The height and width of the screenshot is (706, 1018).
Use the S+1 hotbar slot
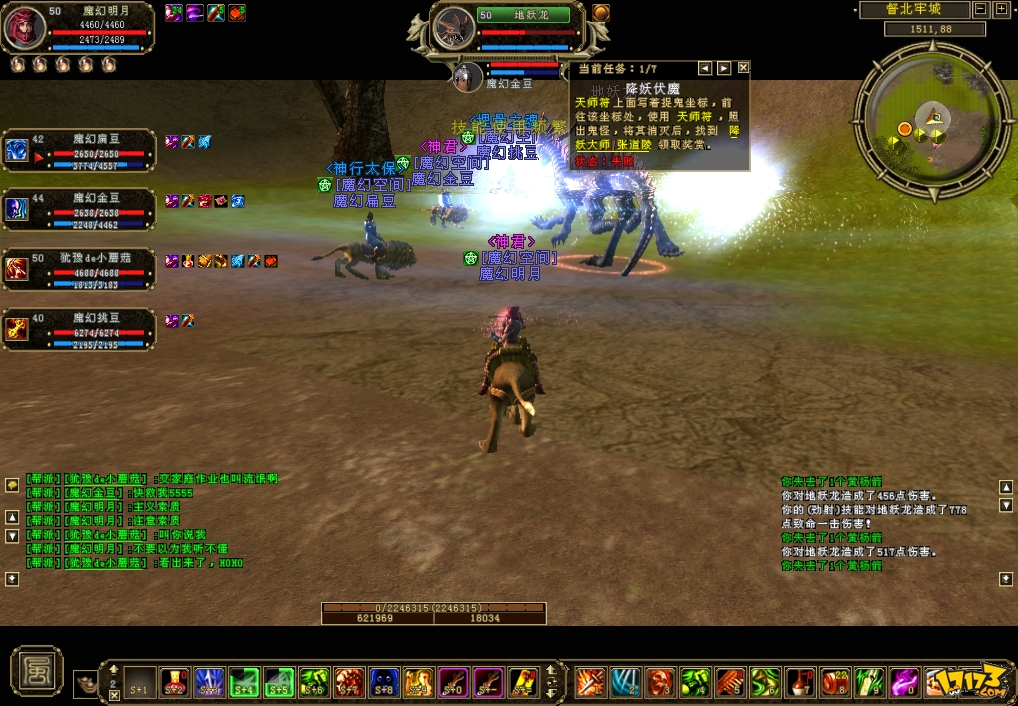(140, 683)
